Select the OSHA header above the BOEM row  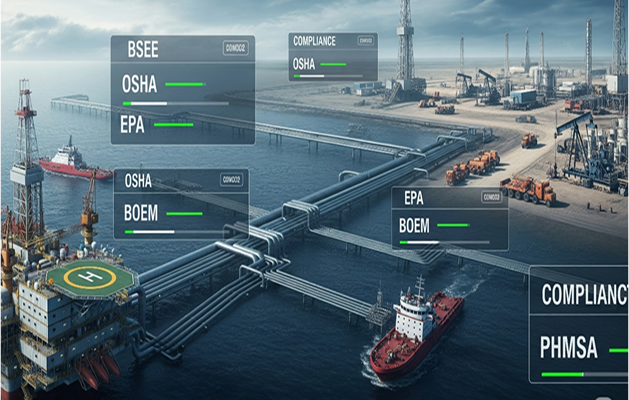[139, 180]
